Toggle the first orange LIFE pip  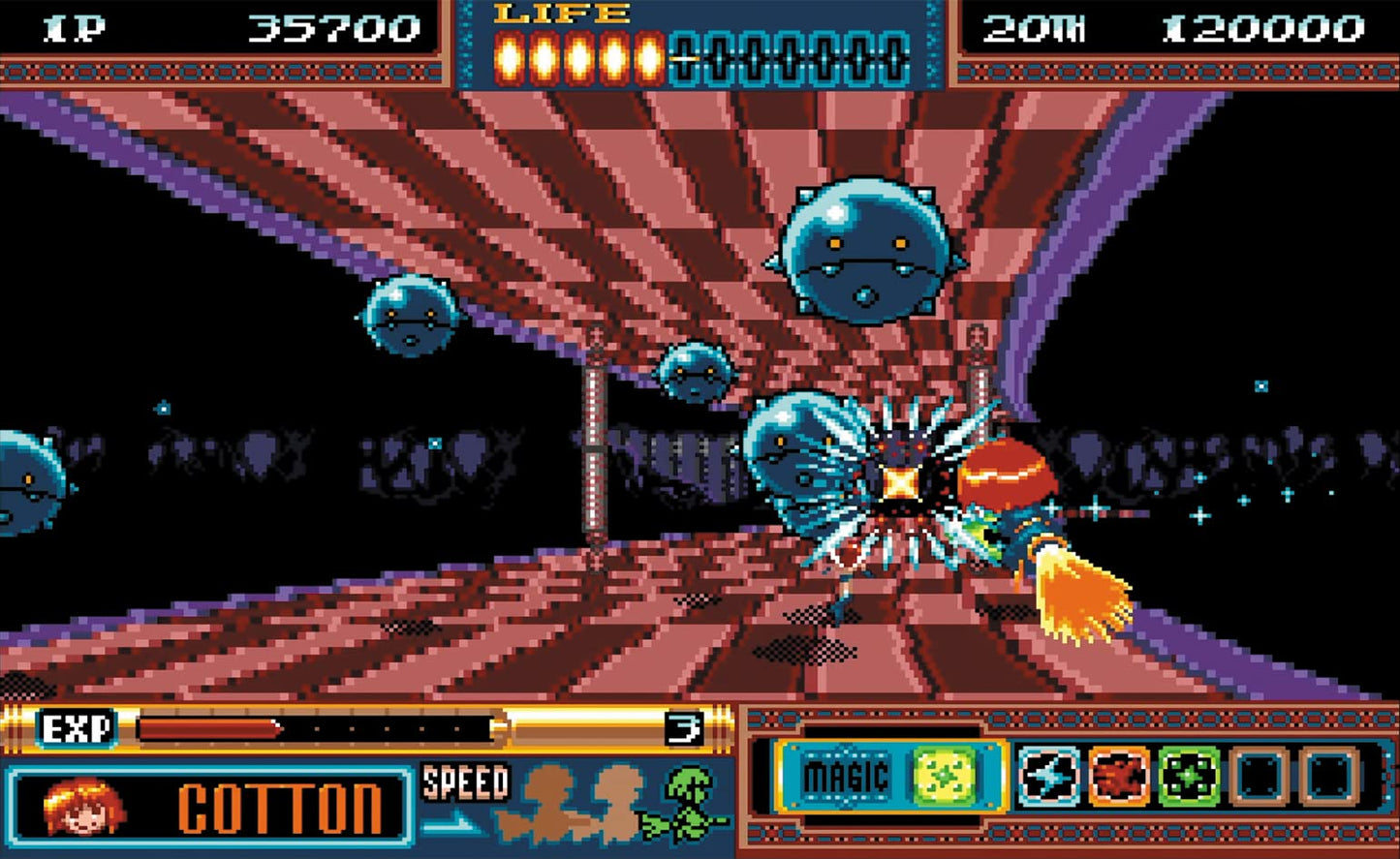(x=508, y=53)
